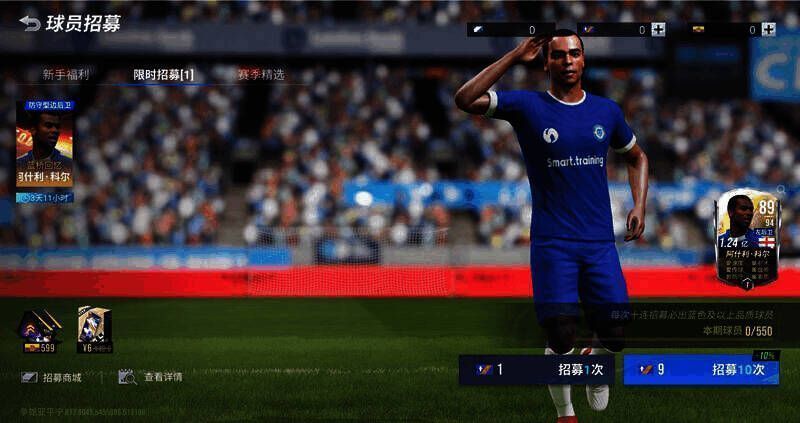Recruit ten times with 招募10次
The width and height of the screenshot is (800, 423).
click(700, 370)
